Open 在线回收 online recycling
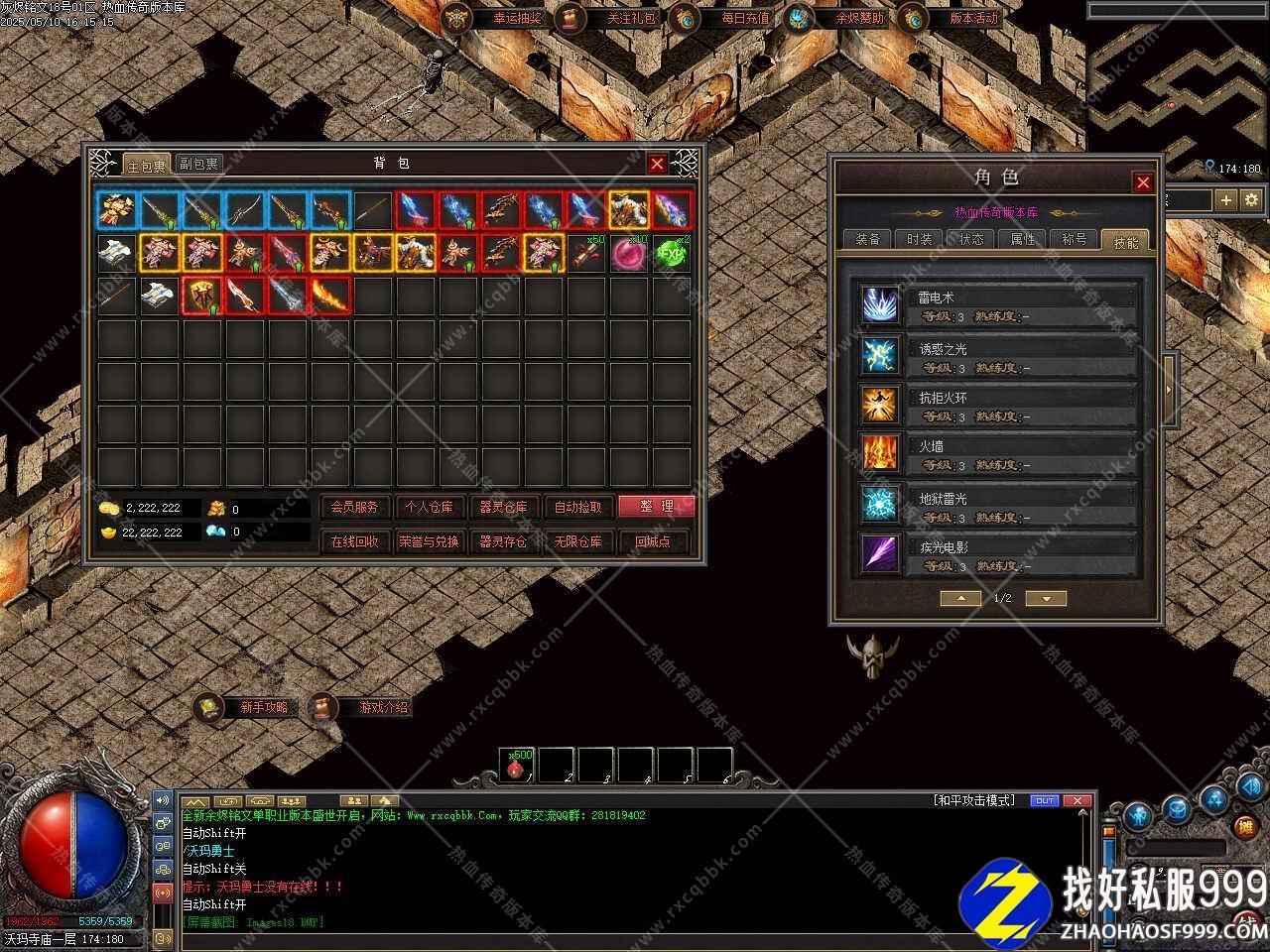The width and height of the screenshot is (1270, 952). pyautogui.click(x=354, y=541)
